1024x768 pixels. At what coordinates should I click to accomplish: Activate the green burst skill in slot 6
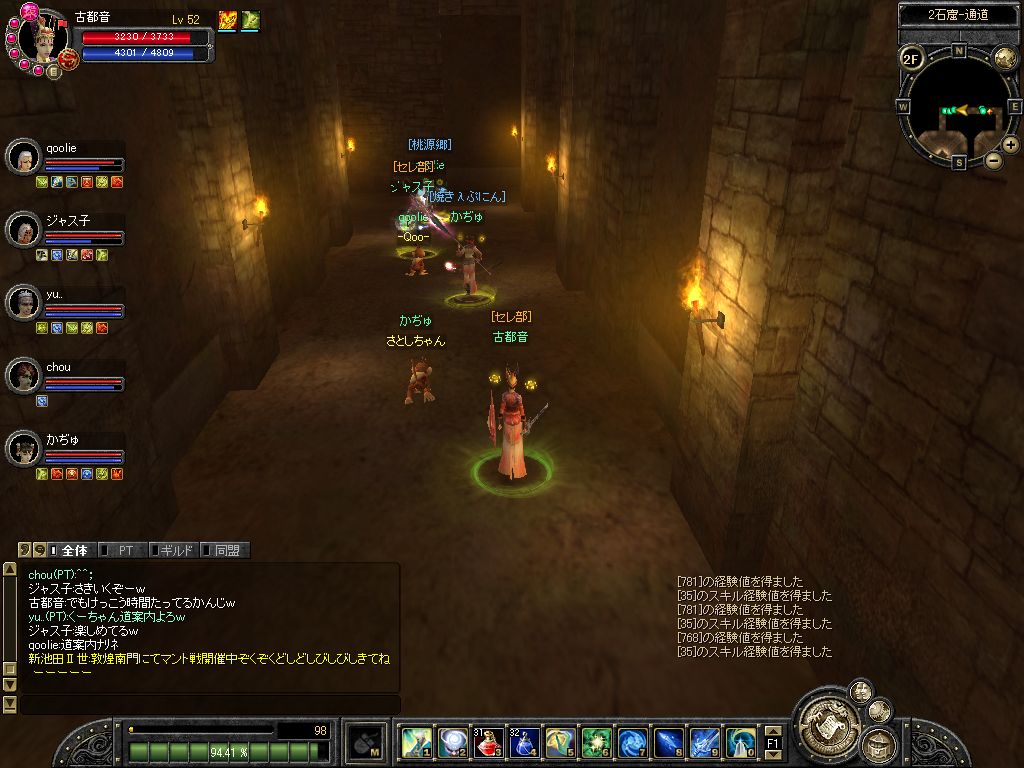click(x=597, y=742)
